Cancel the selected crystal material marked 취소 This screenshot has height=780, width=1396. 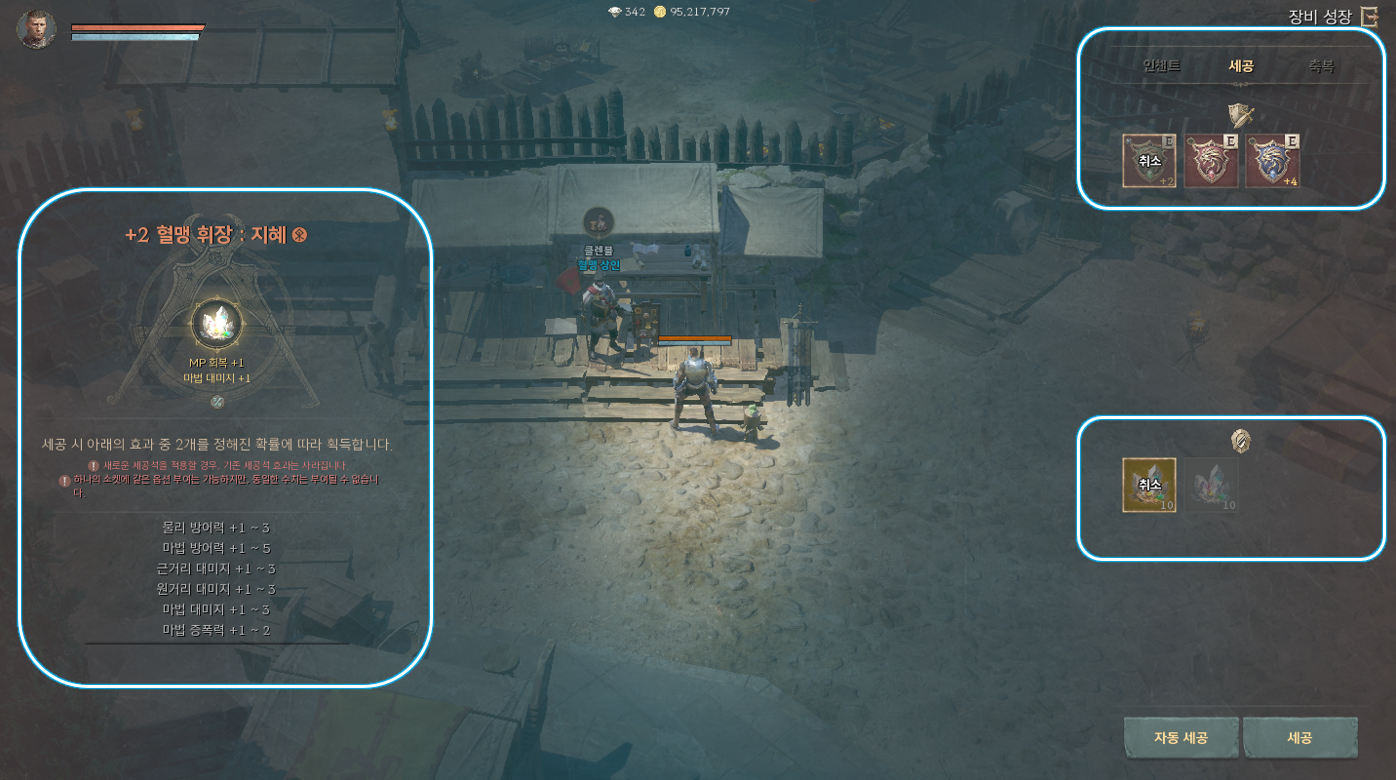[1149, 485]
